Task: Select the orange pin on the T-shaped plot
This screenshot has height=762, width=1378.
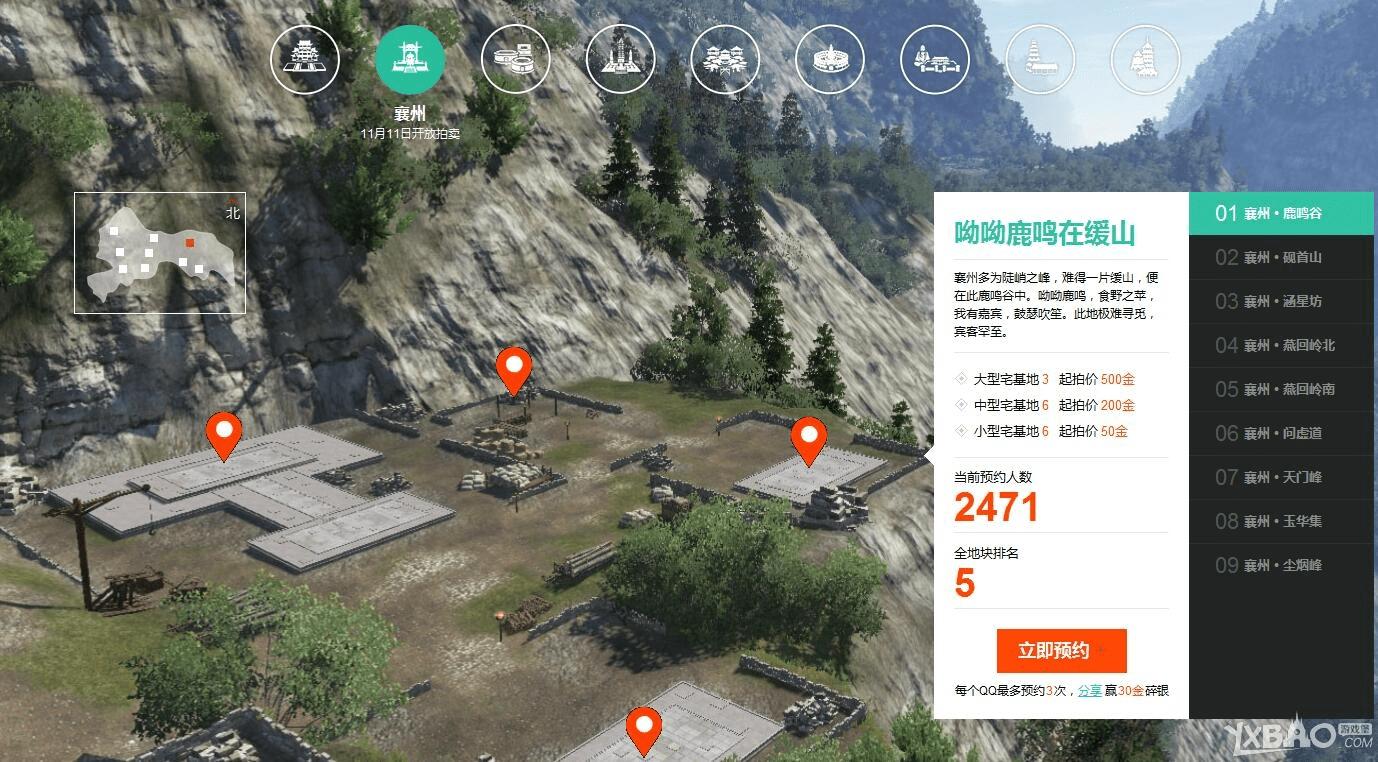Action: [x=224, y=435]
